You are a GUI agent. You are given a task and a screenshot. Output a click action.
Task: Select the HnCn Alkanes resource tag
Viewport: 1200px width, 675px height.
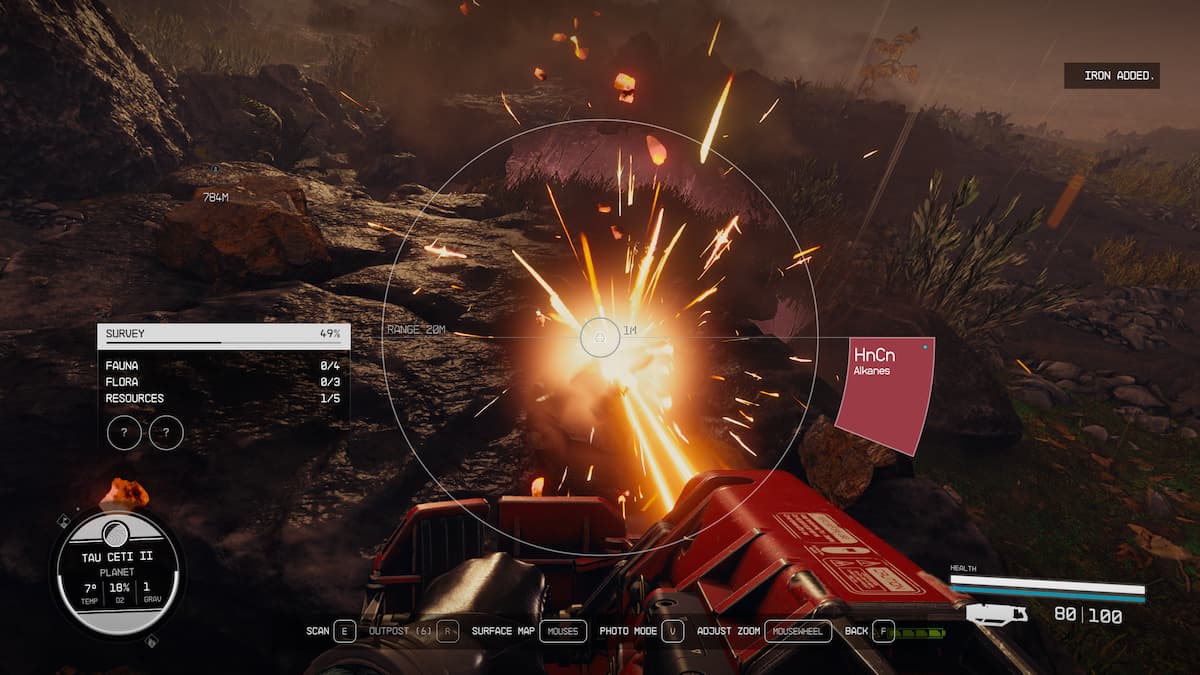click(x=884, y=390)
